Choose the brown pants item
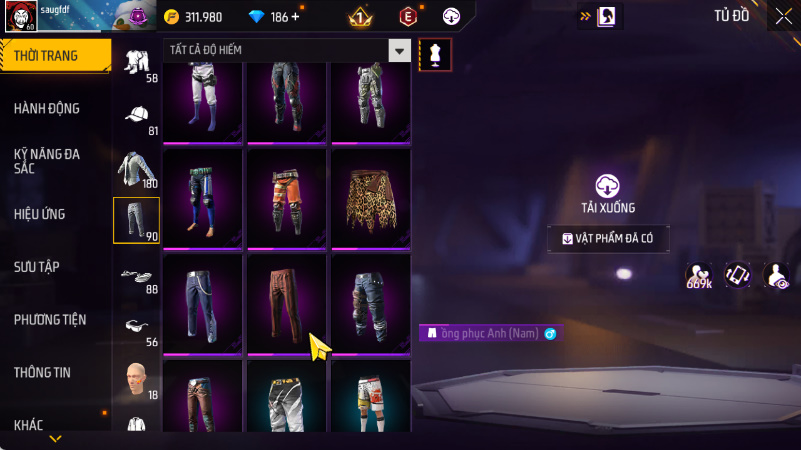The height and width of the screenshot is (450, 801). pos(286,303)
